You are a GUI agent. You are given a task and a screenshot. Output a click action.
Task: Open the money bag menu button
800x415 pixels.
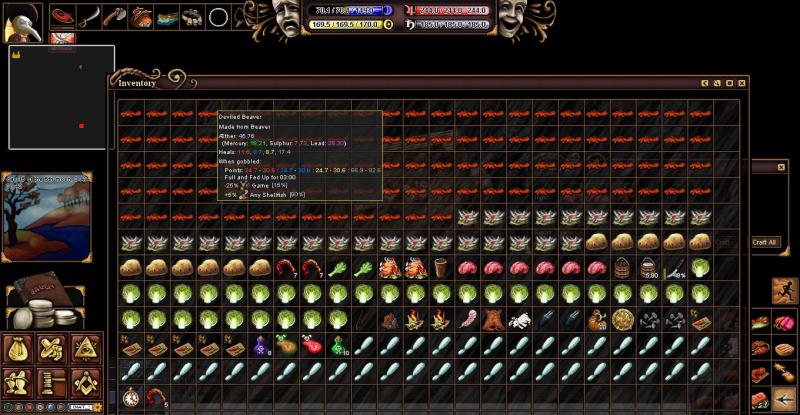click(x=19, y=349)
